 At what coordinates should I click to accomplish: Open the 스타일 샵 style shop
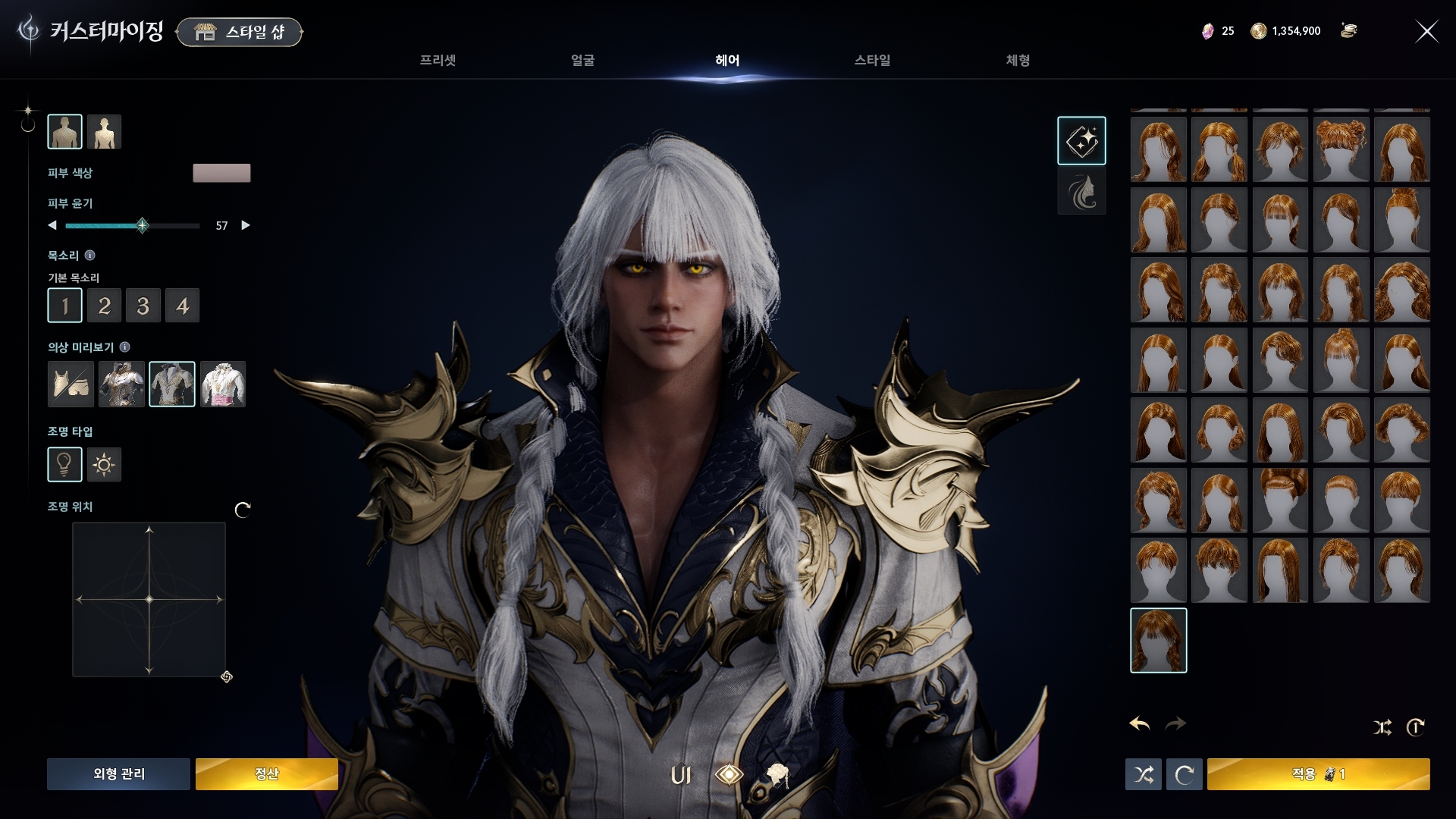pyautogui.click(x=240, y=32)
